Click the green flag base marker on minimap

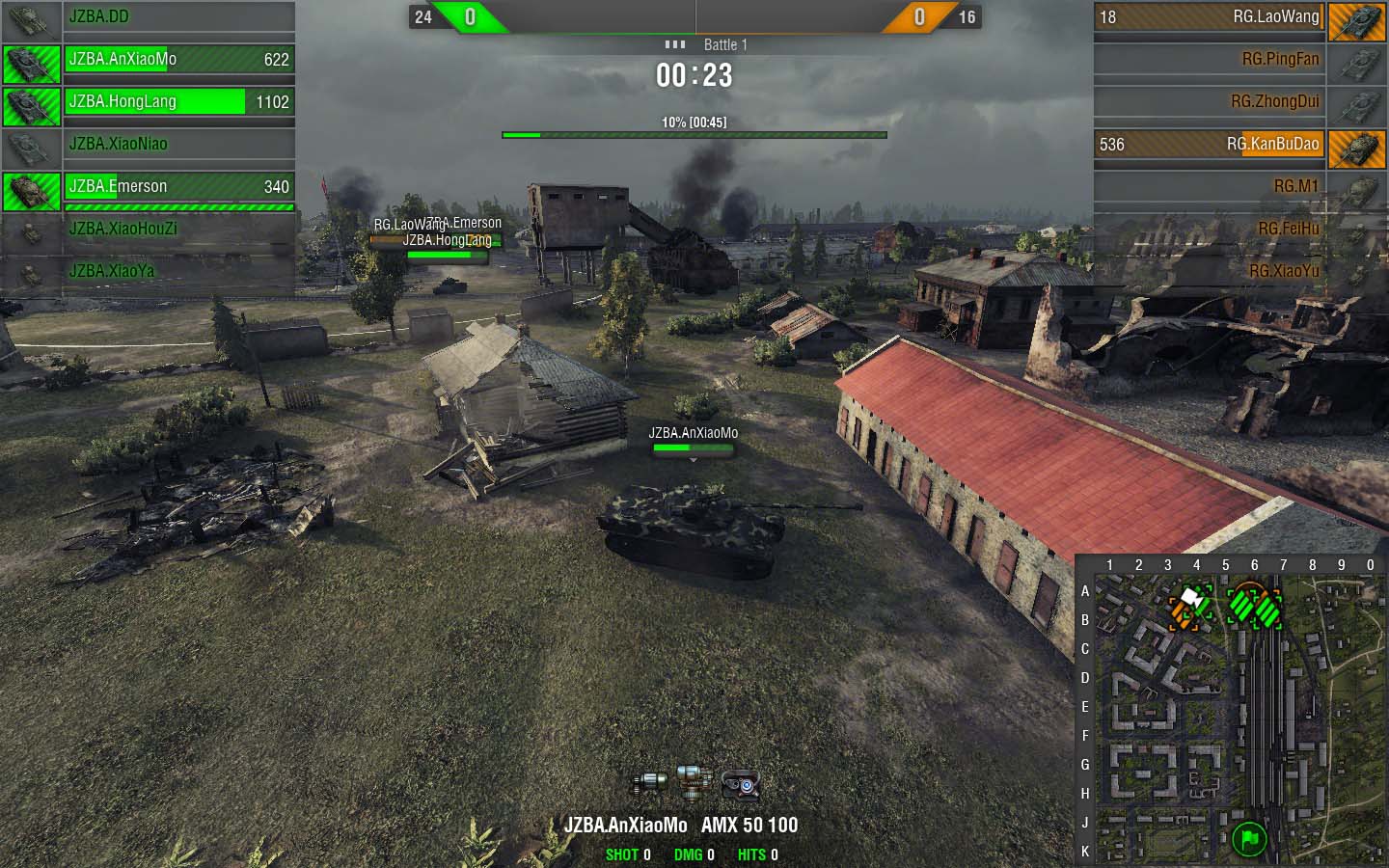click(1249, 838)
